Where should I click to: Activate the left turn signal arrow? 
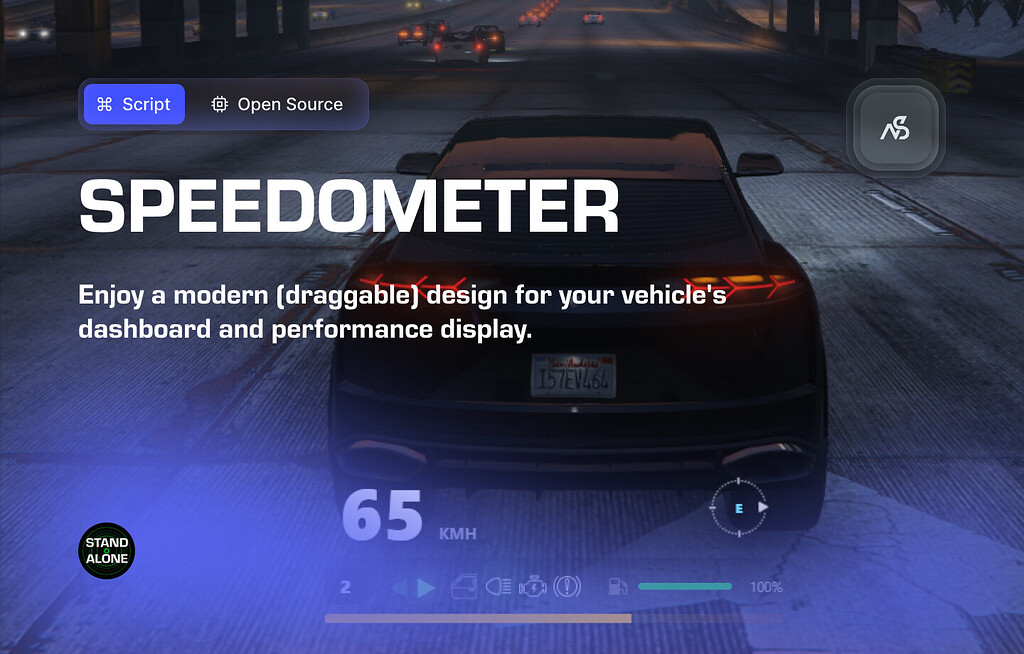[x=399, y=587]
